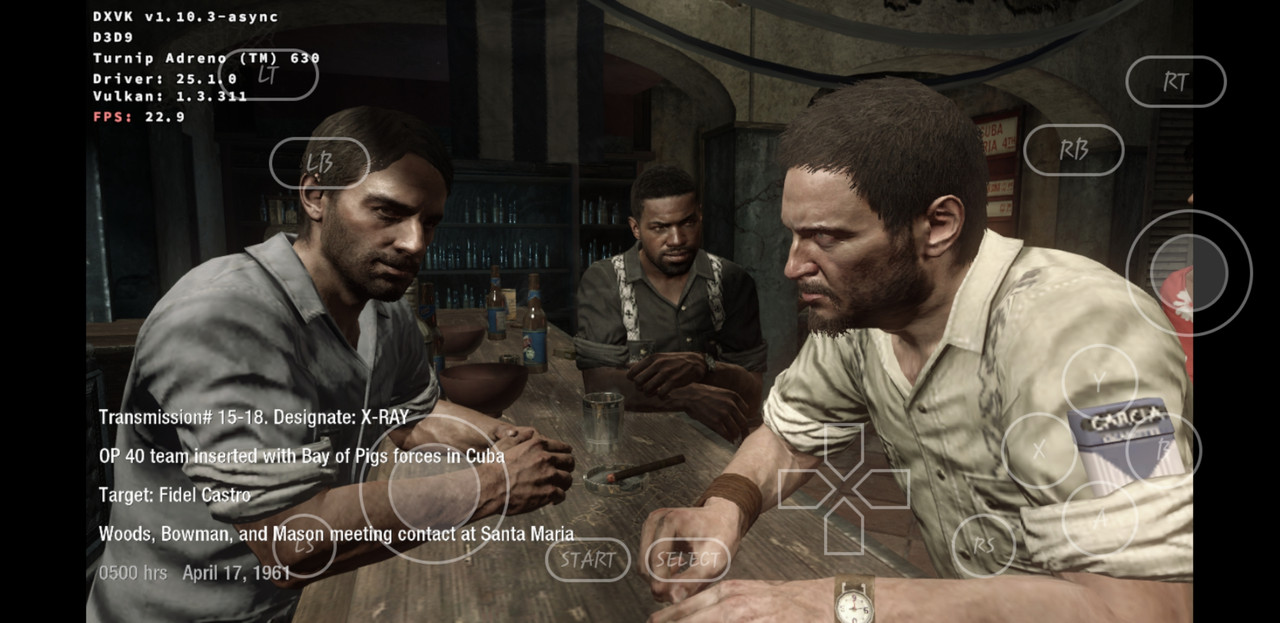Tap the on-screen START button
Image resolution: width=1280 pixels, height=623 pixels.
pos(587,560)
